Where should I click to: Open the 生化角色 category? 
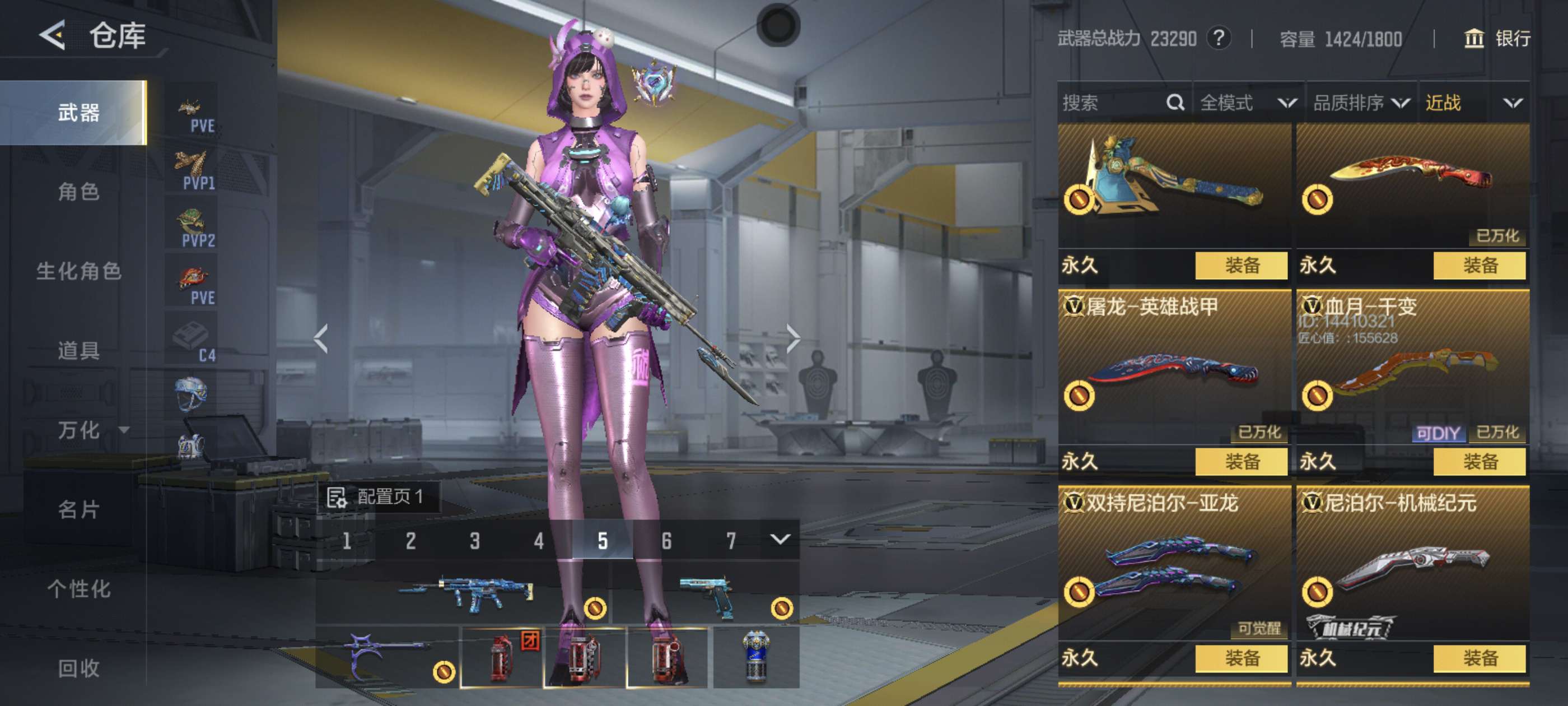[x=78, y=271]
